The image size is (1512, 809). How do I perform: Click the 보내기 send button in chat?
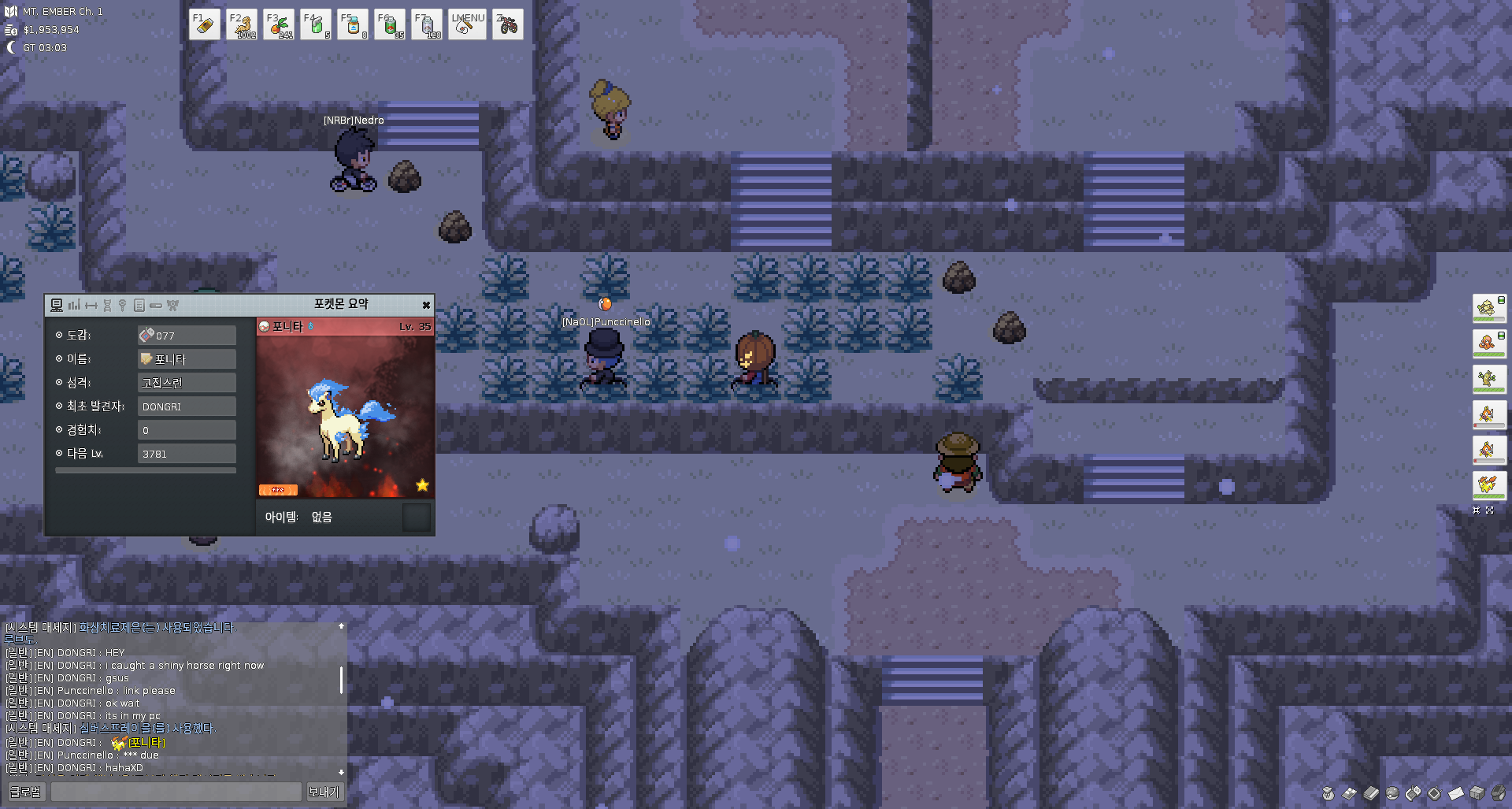click(324, 792)
